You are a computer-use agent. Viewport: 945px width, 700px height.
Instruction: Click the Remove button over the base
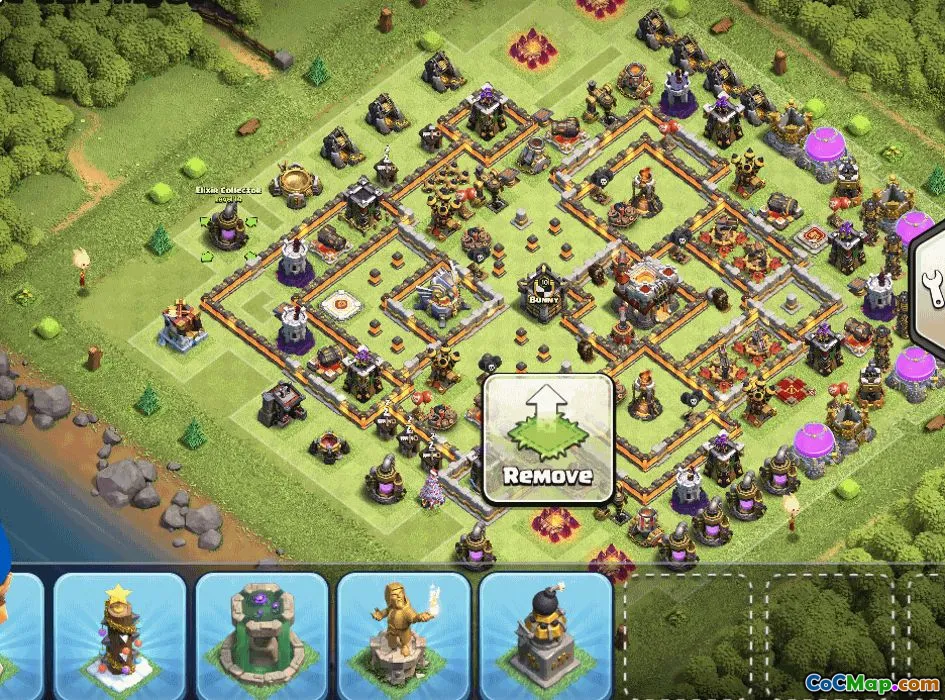[548, 439]
